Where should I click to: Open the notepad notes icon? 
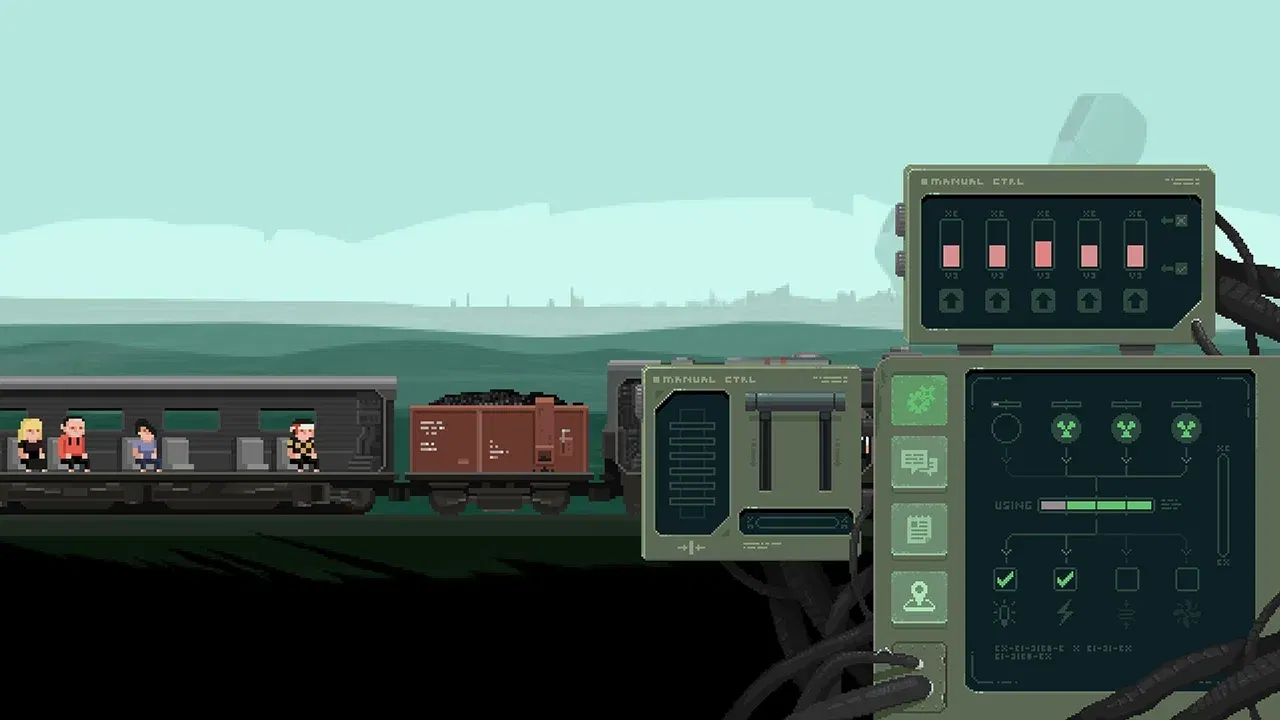click(x=918, y=525)
